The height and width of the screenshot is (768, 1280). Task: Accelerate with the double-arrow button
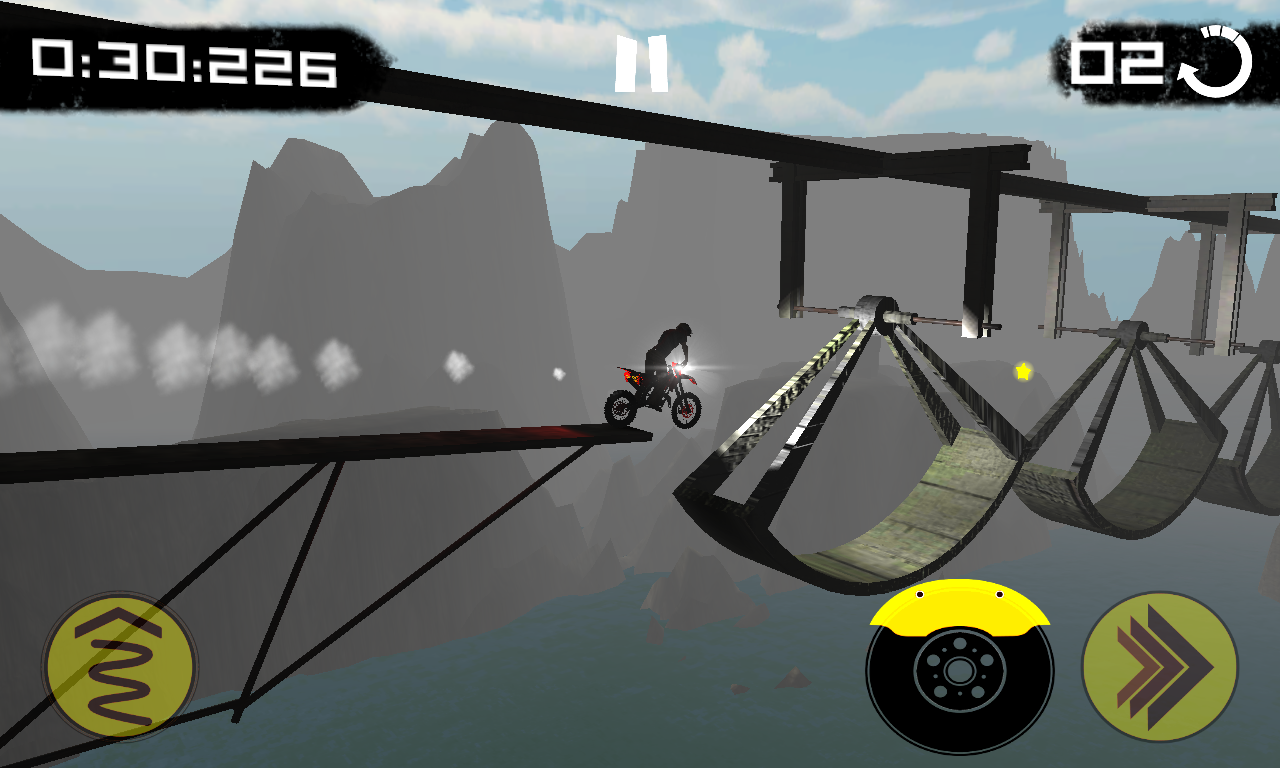click(x=1160, y=666)
